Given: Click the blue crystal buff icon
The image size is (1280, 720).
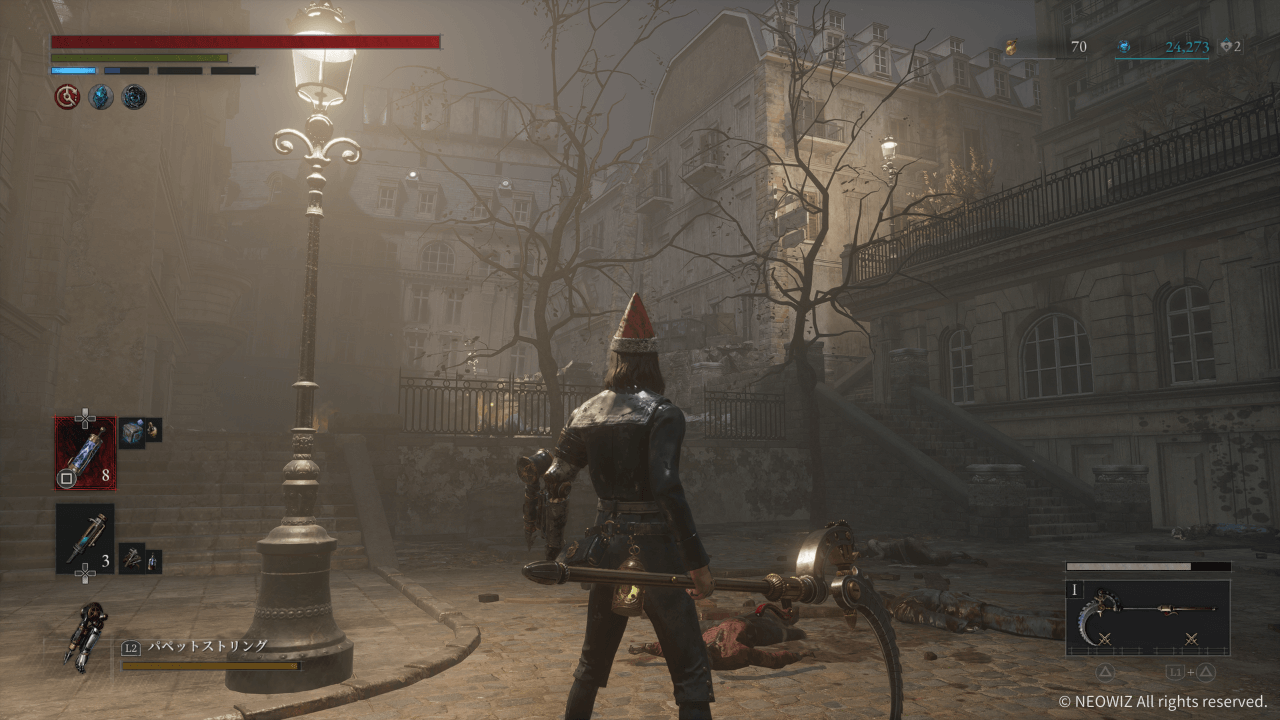Looking at the screenshot, I should point(100,97).
